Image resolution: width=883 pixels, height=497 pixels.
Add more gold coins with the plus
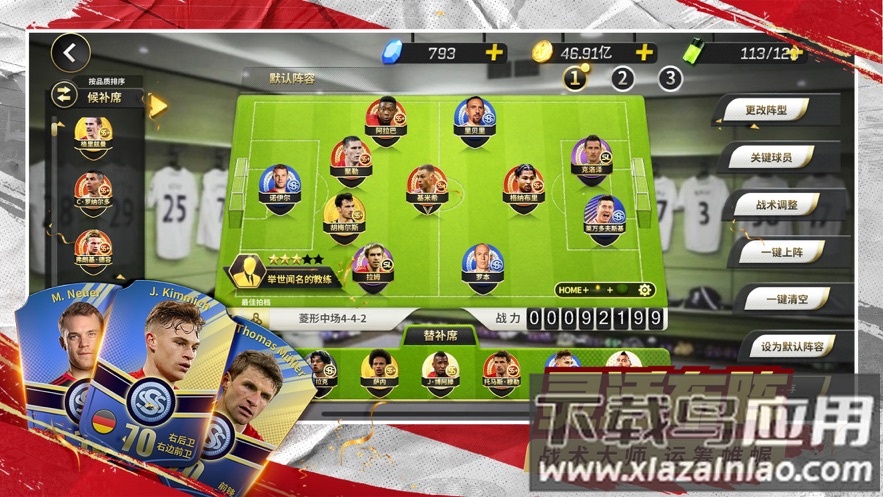click(644, 52)
